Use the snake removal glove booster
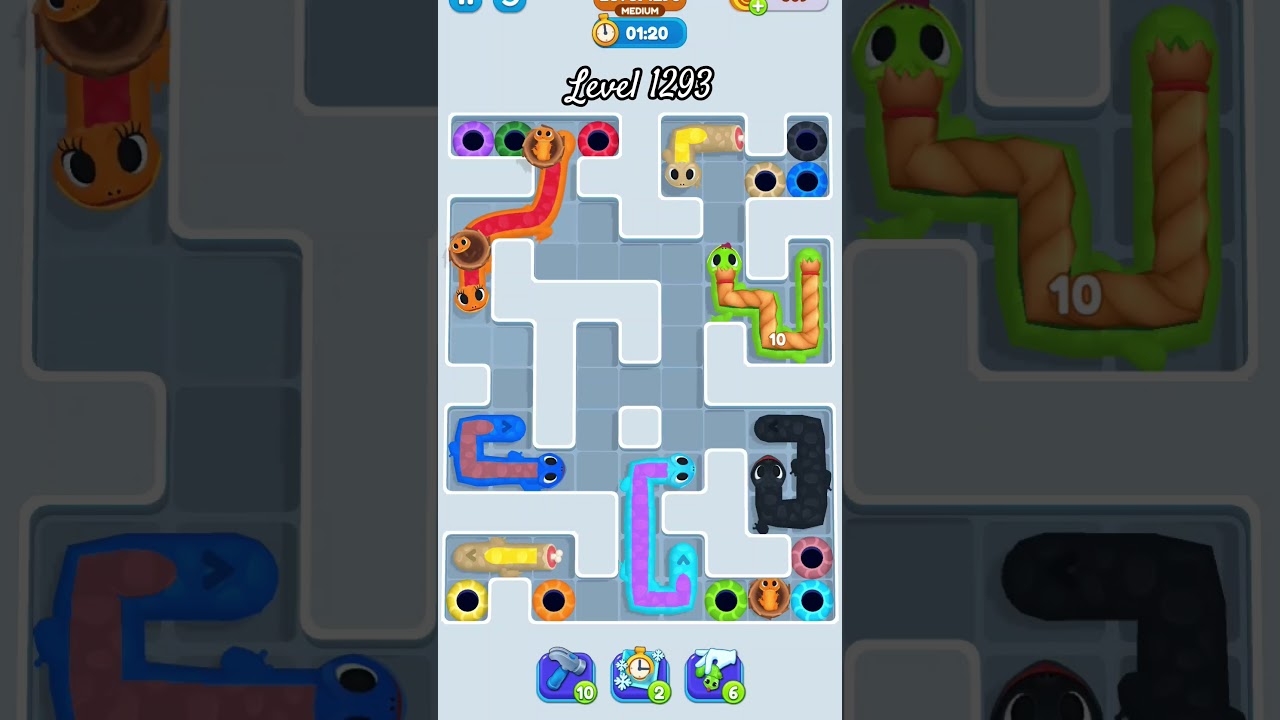Screen dimensions: 1280x720 [714, 675]
